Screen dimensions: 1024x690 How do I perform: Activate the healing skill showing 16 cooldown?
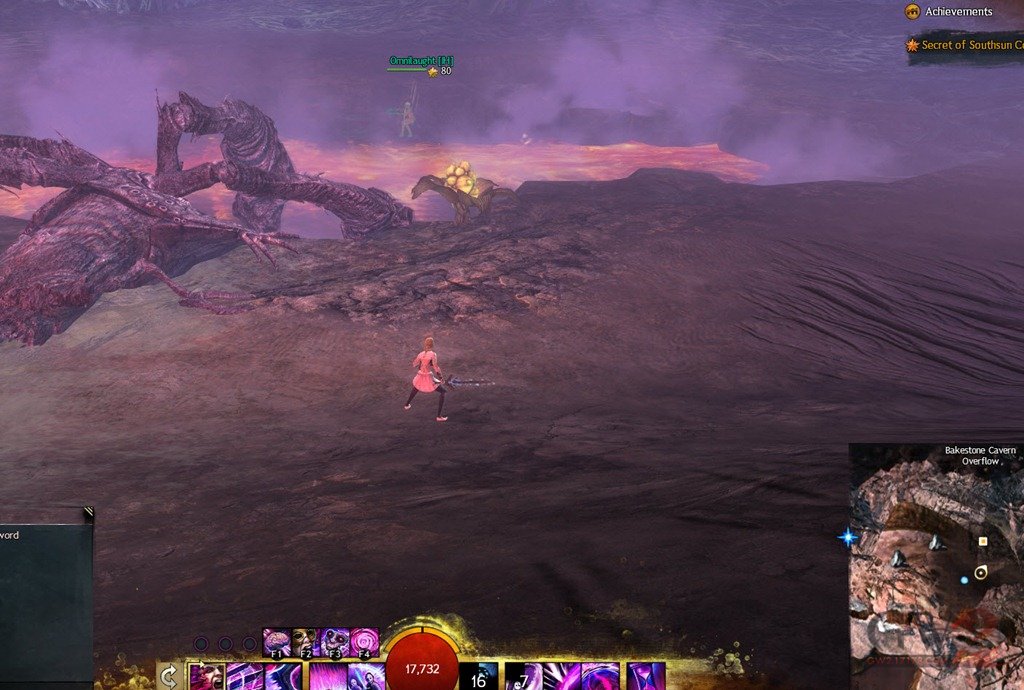(x=479, y=678)
